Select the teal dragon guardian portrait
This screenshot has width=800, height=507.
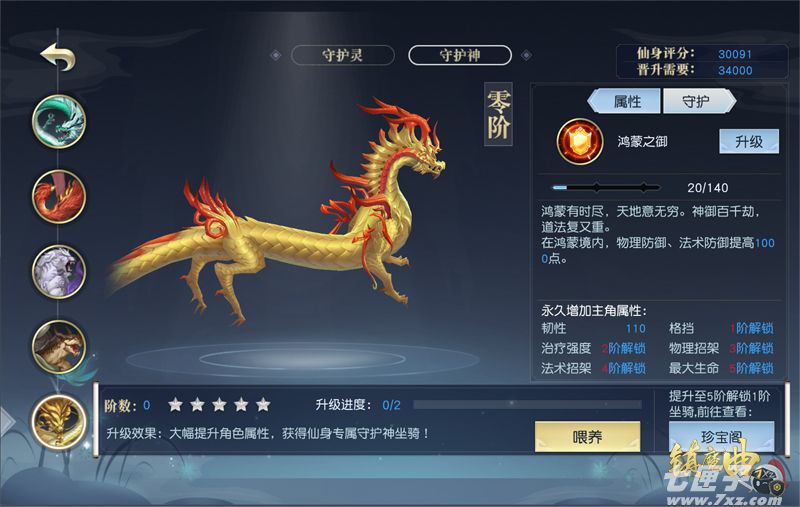59,121
